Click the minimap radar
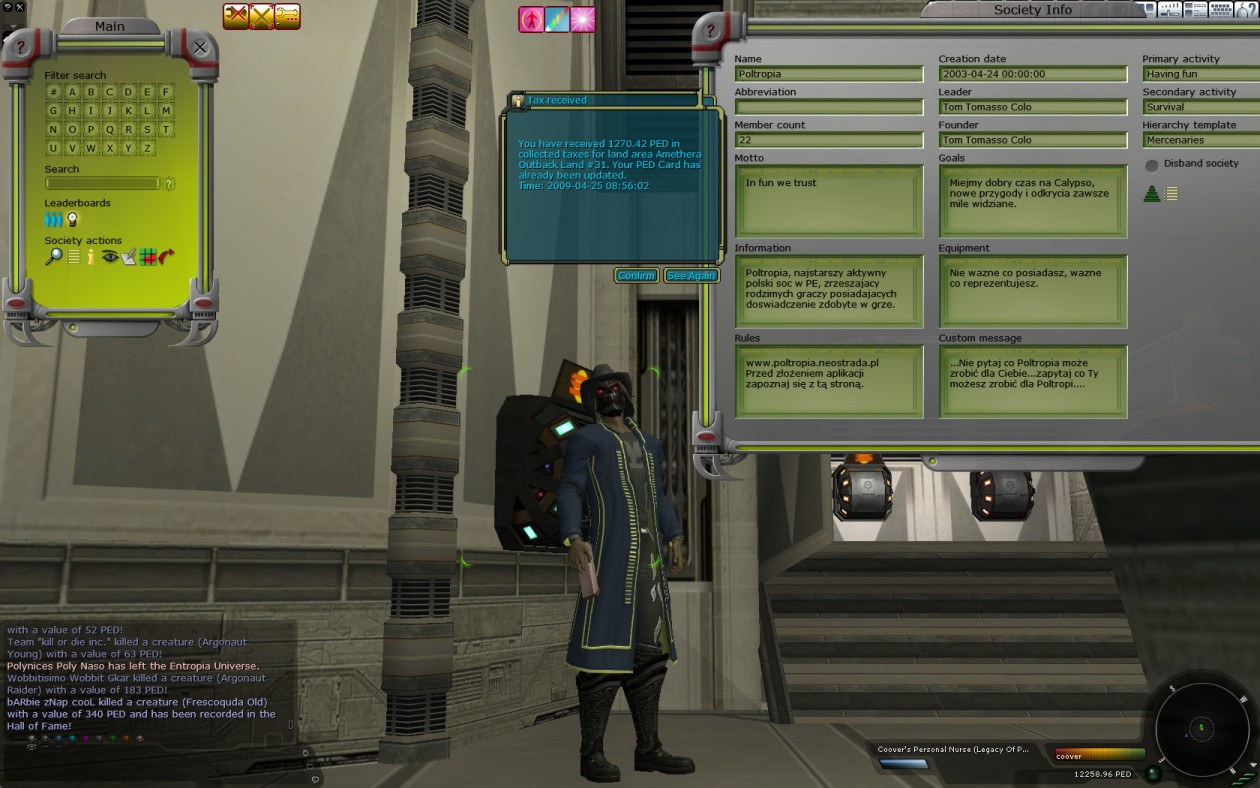The height and width of the screenshot is (788, 1260). coord(1201,727)
